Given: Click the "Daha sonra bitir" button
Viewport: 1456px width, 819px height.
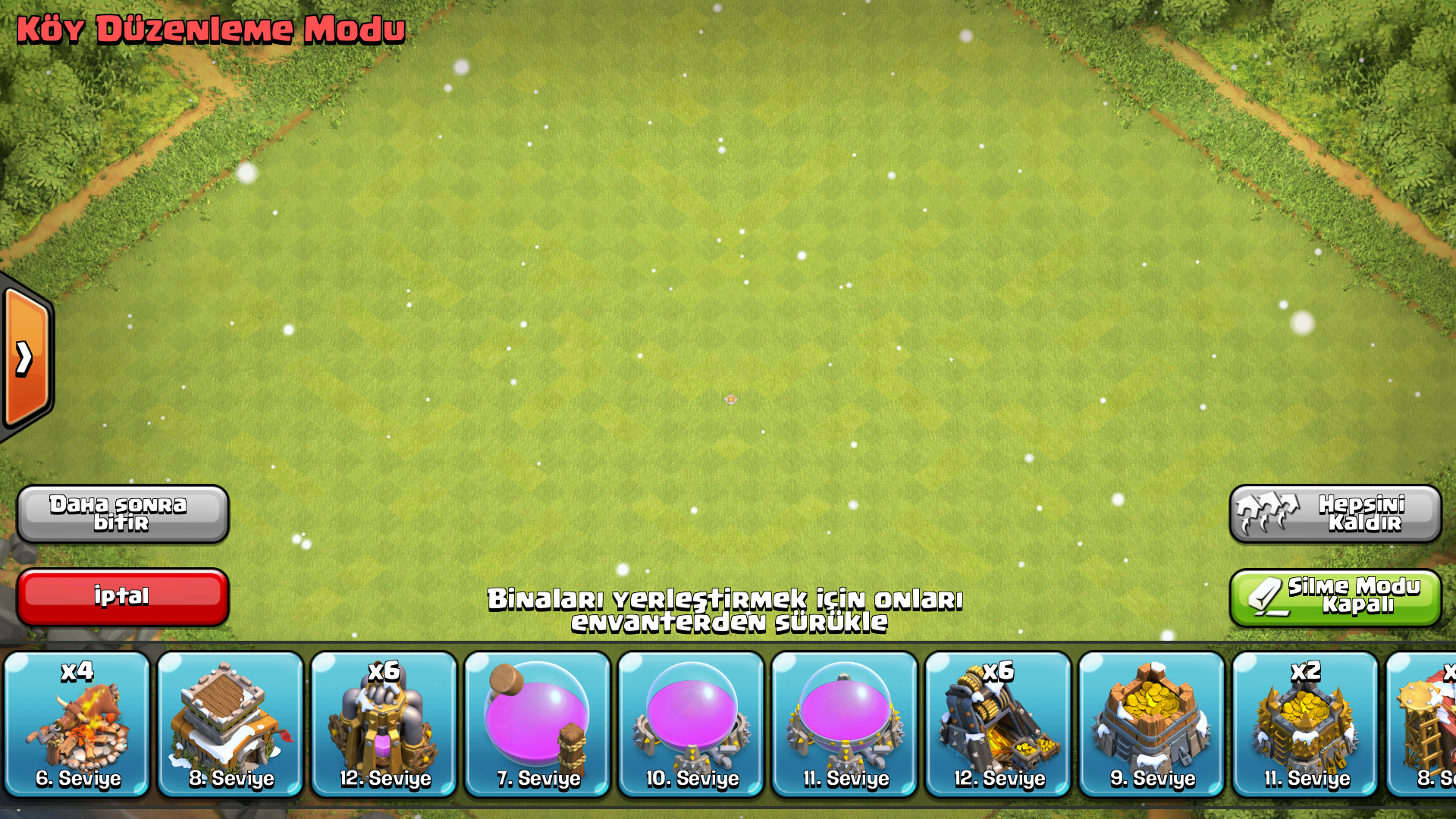Looking at the screenshot, I should pos(122,513).
